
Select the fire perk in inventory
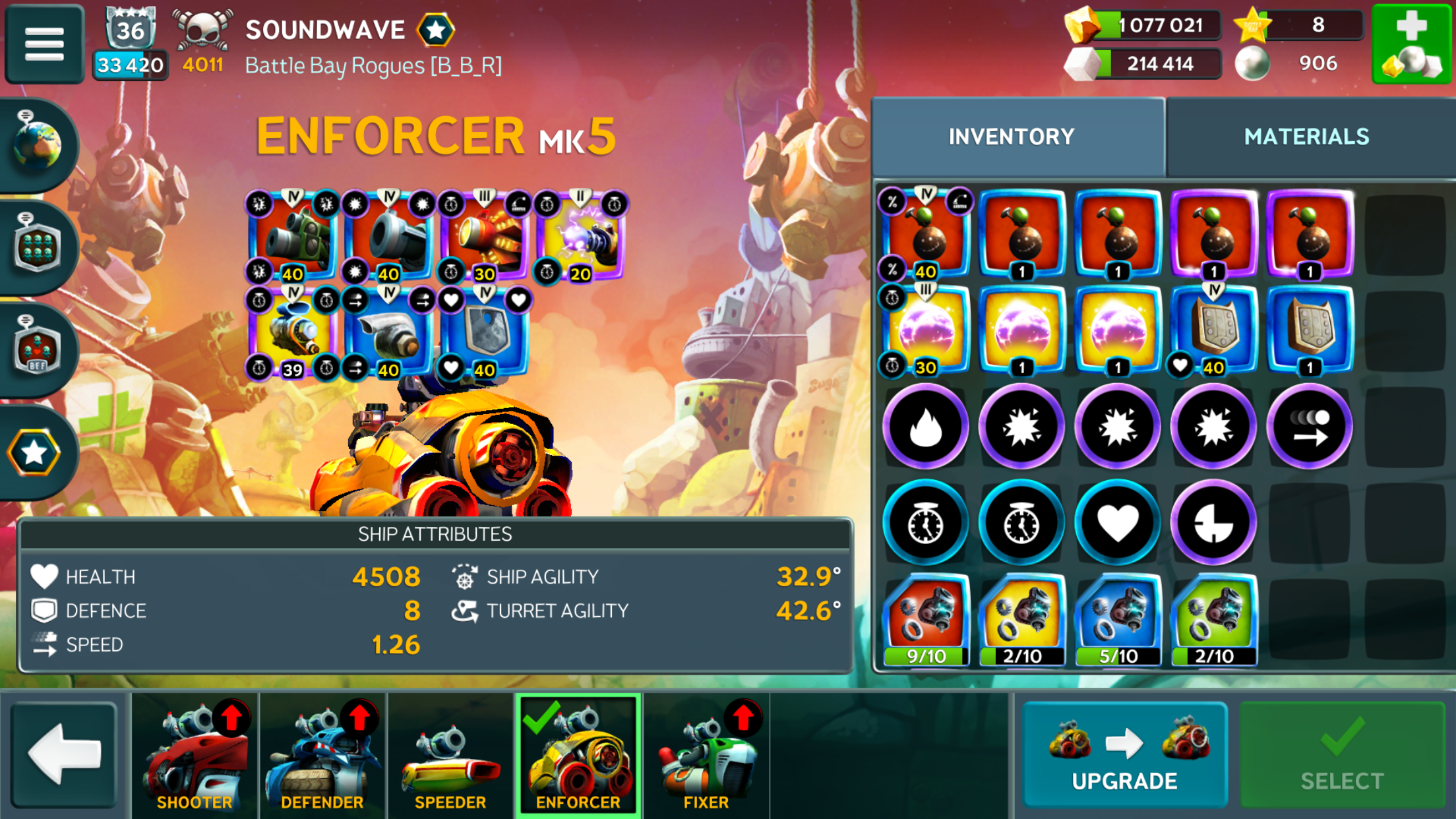[925, 427]
